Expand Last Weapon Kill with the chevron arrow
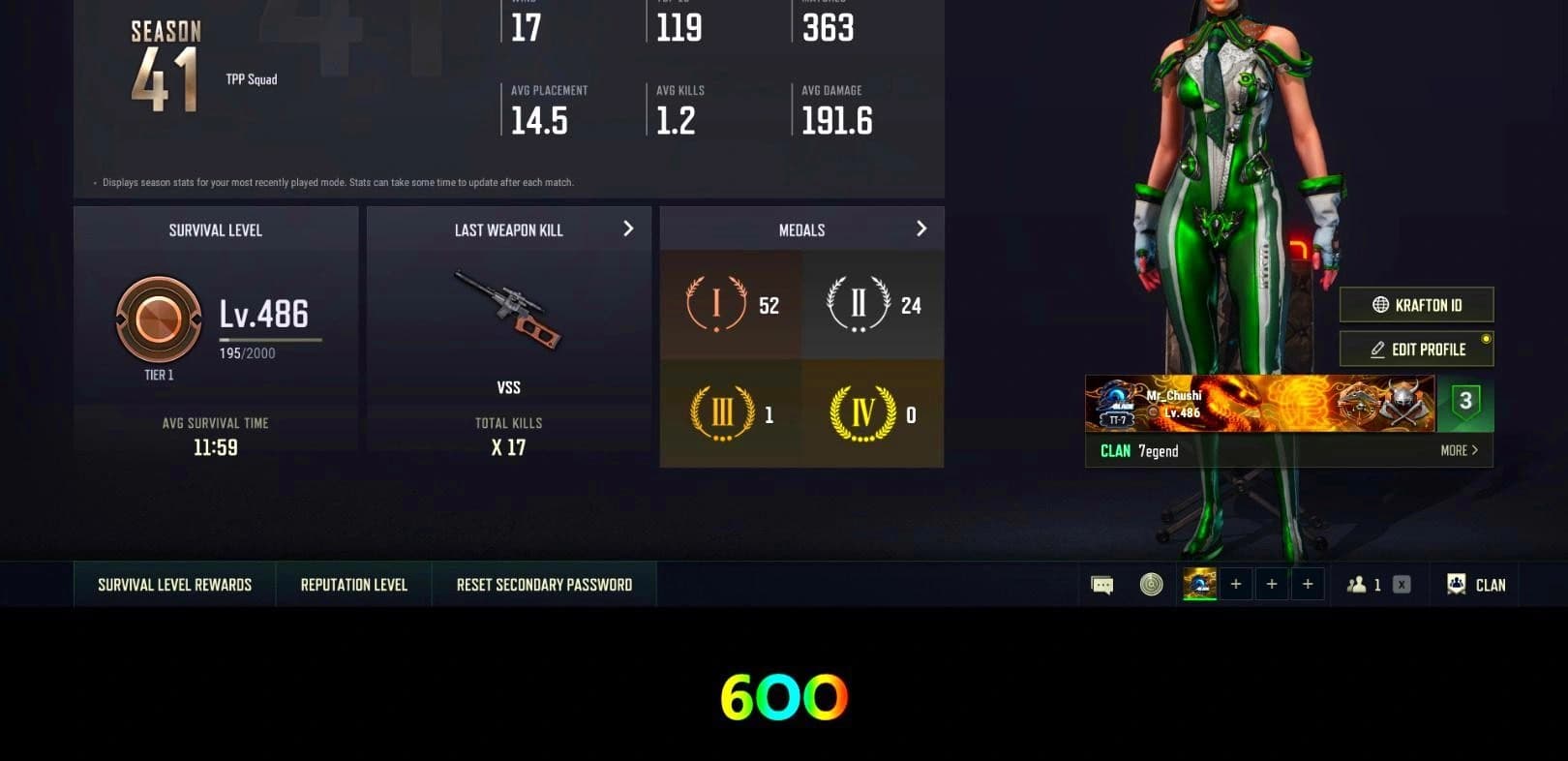The width and height of the screenshot is (1568, 761). [x=628, y=229]
